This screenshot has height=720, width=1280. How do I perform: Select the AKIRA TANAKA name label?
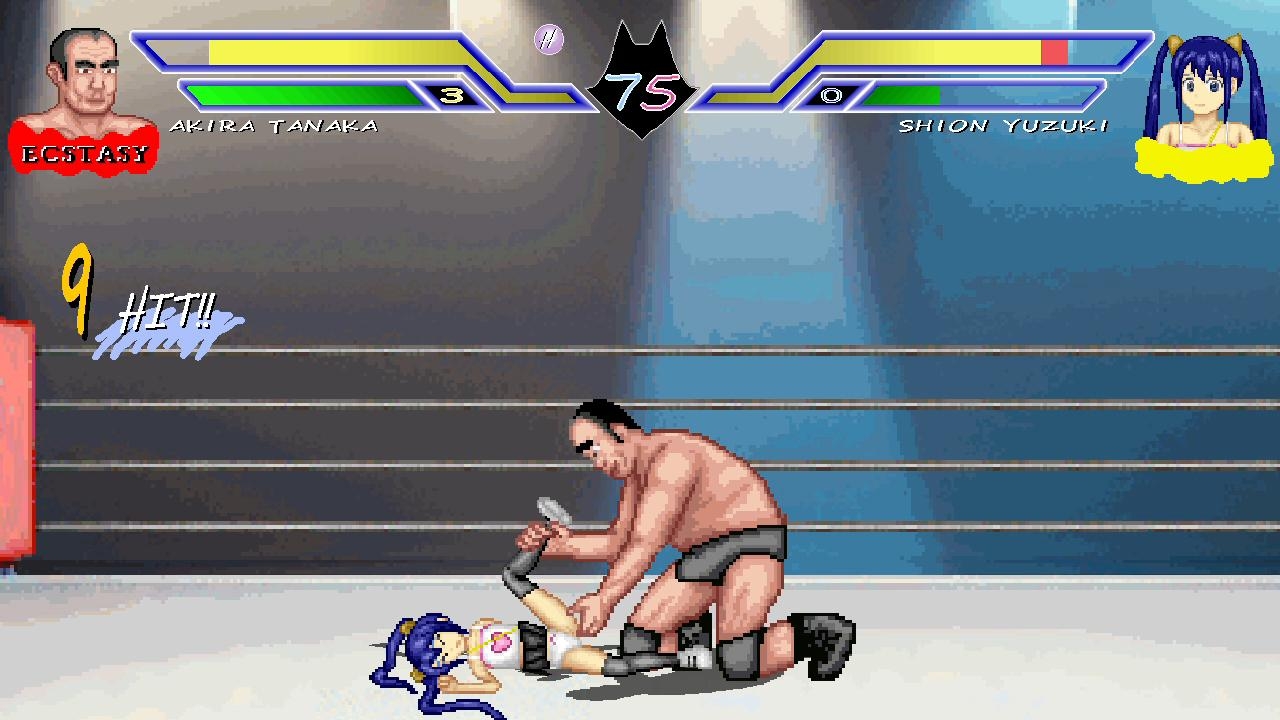[275, 125]
